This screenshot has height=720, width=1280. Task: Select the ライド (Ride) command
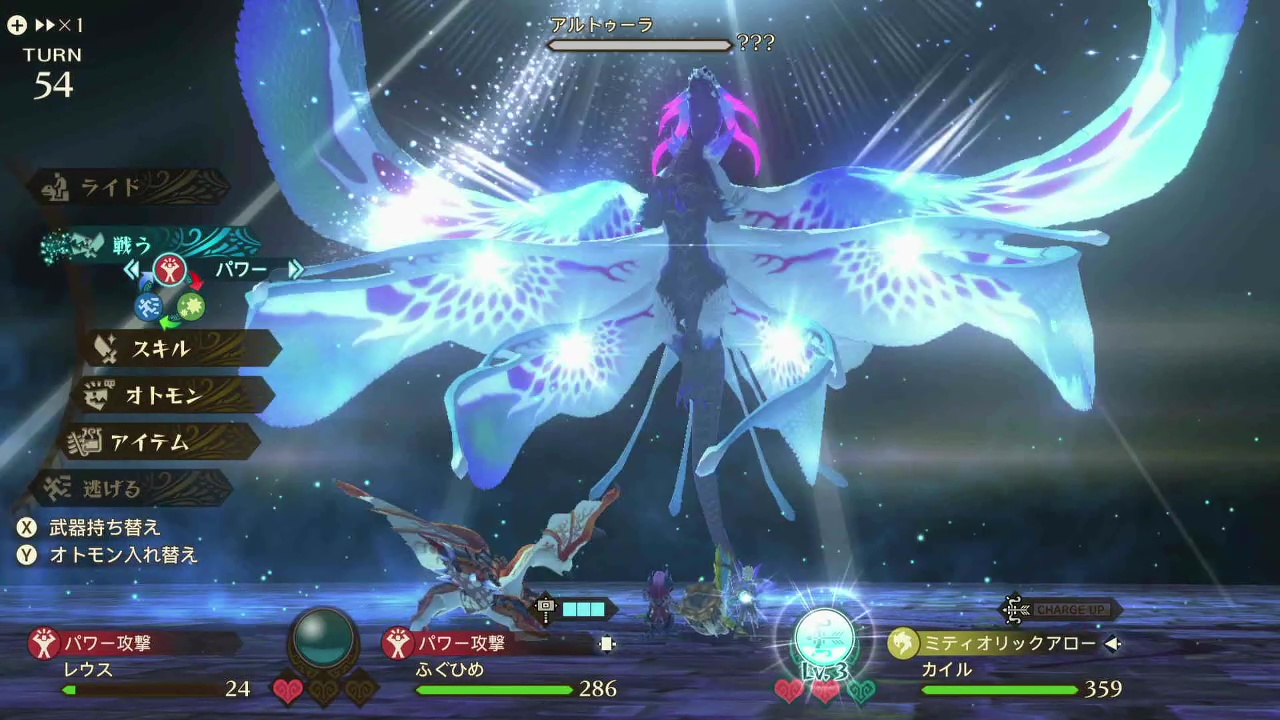(125, 187)
